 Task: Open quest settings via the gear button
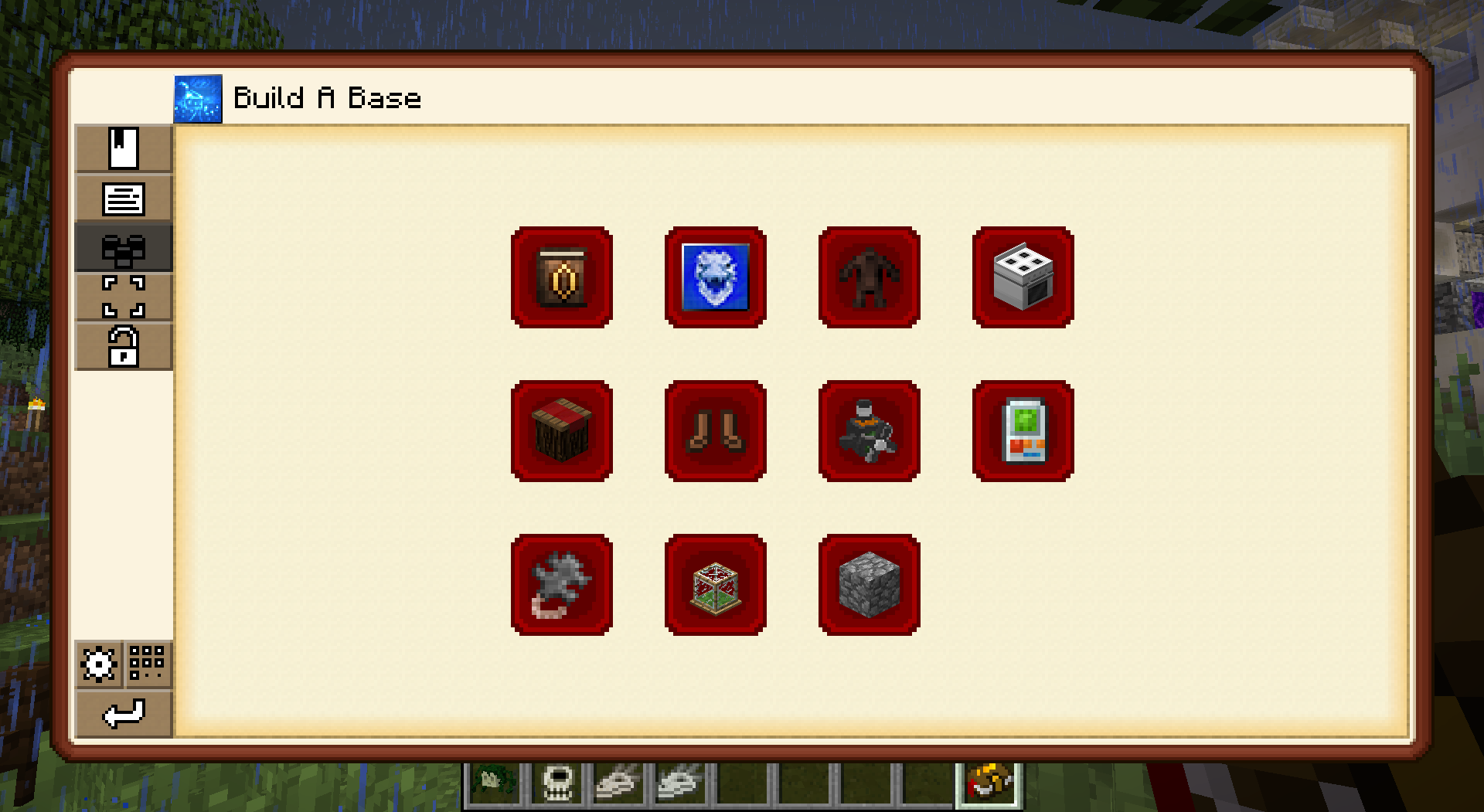97,663
